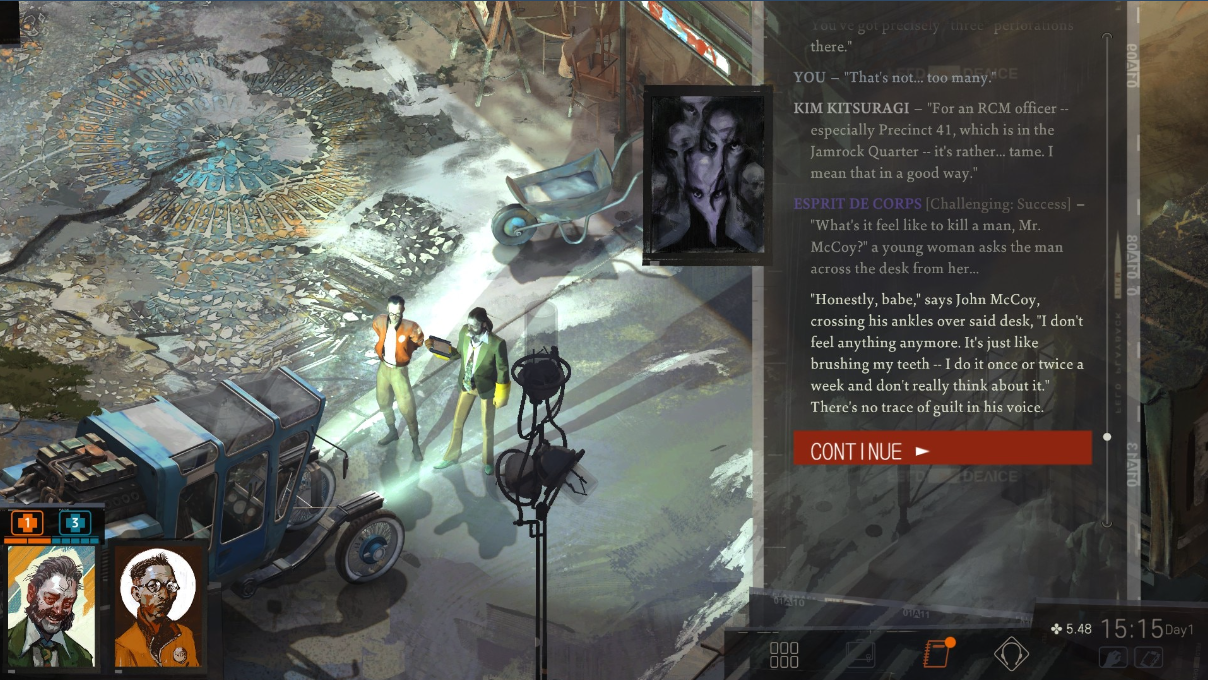This screenshot has height=680, width=1208.
Task: Use the orange health heal button
Action: click(x=27, y=523)
